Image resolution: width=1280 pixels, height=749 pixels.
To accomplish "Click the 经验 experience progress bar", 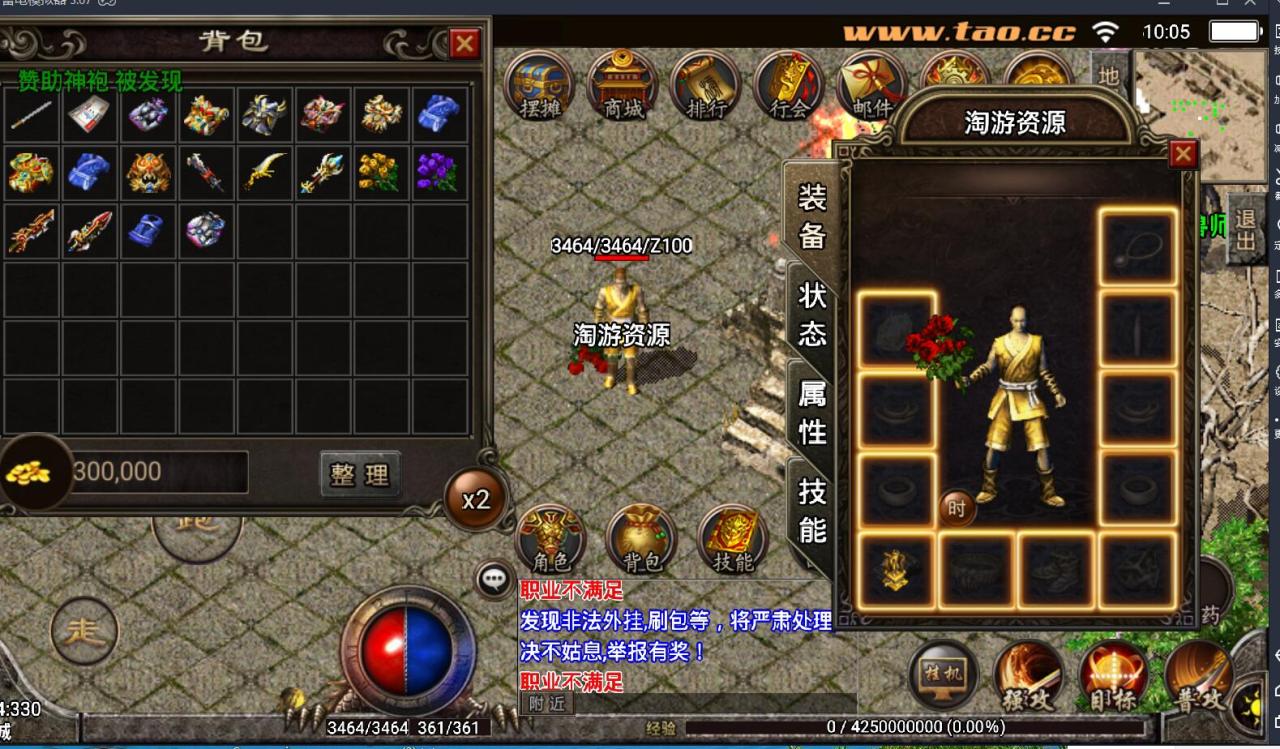I will coord(880,726).
